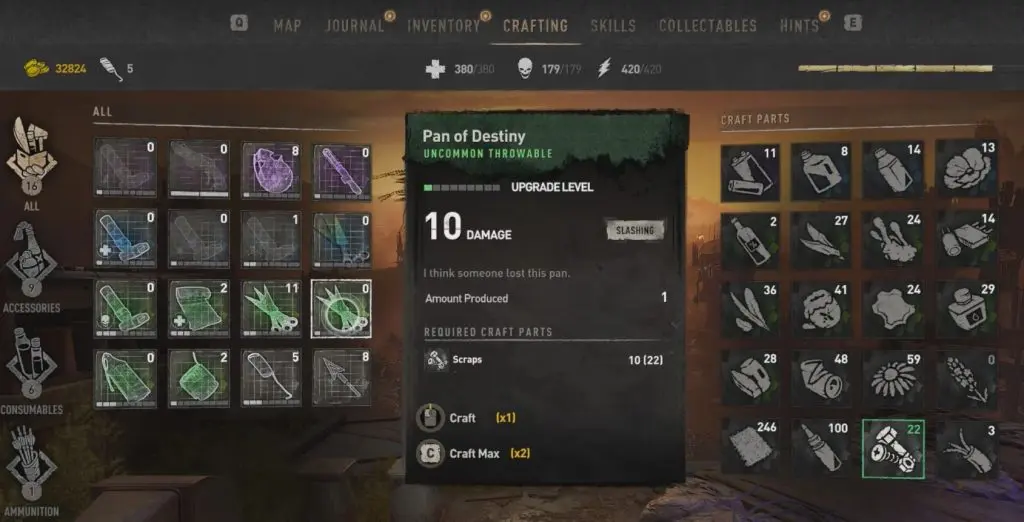Open the Skills tab
Image resolution: width=1024 pixels, height=522 pixels.
pos(612,26)
